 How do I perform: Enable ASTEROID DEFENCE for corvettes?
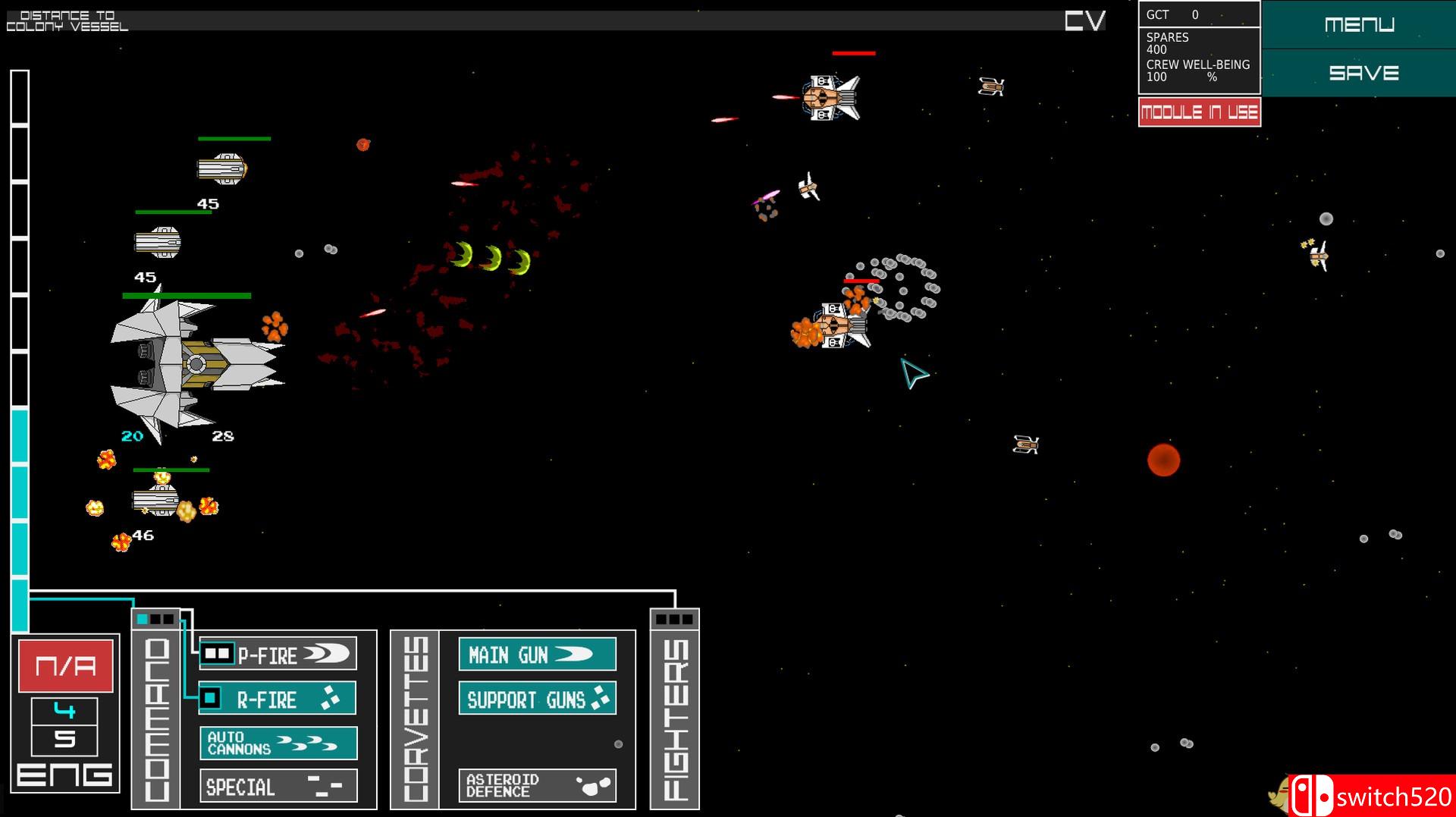538,785
